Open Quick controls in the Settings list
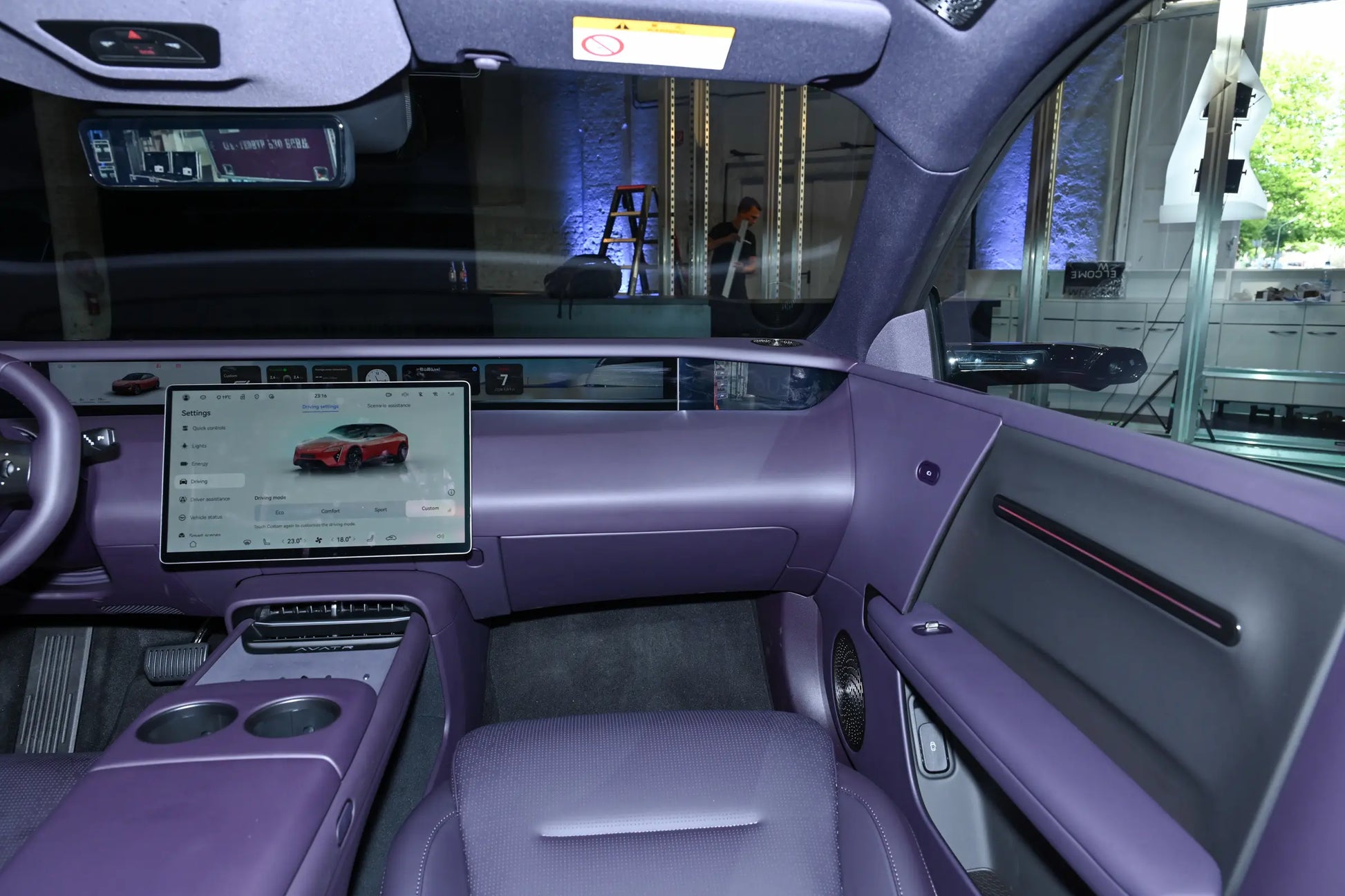 click(x=208, y=428)
